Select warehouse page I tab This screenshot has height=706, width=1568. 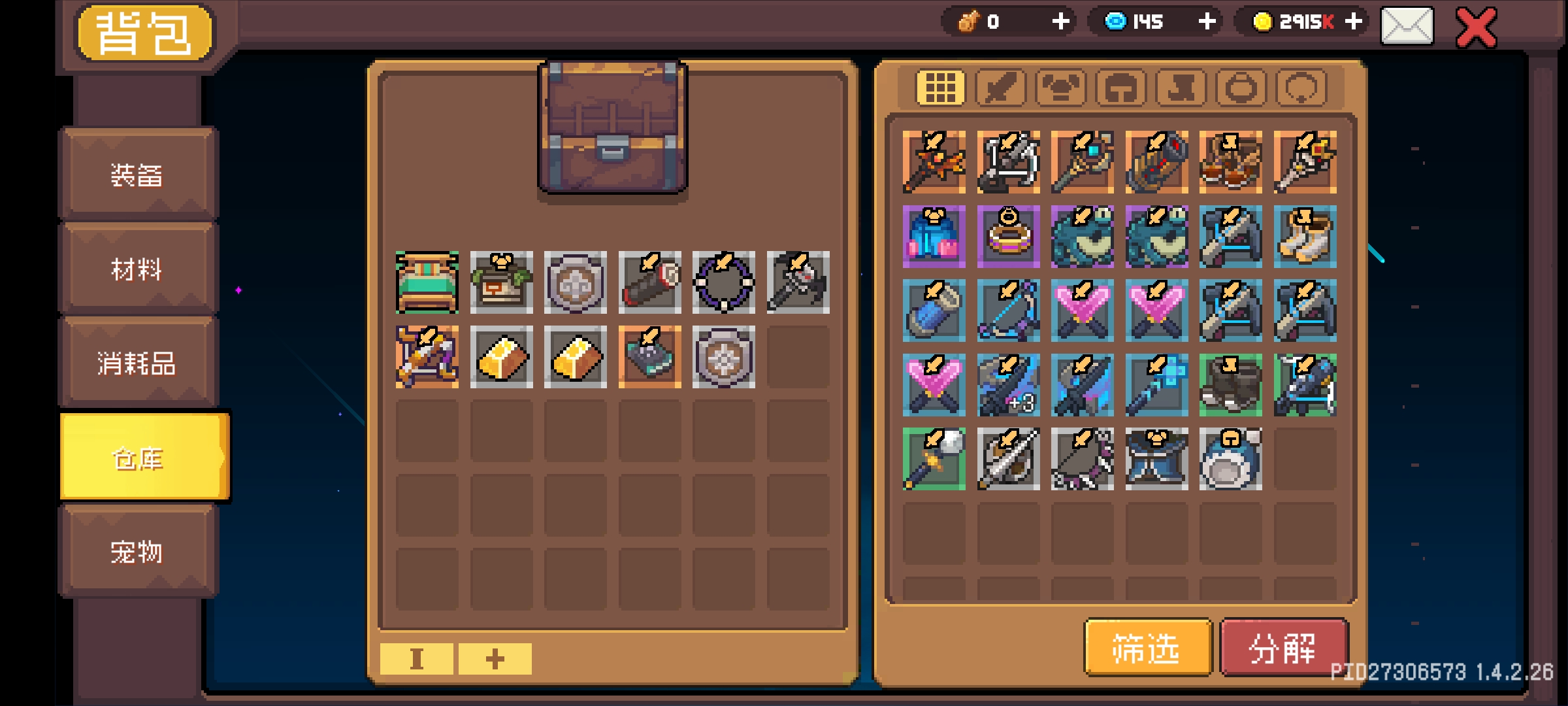[x=416, y=658]
